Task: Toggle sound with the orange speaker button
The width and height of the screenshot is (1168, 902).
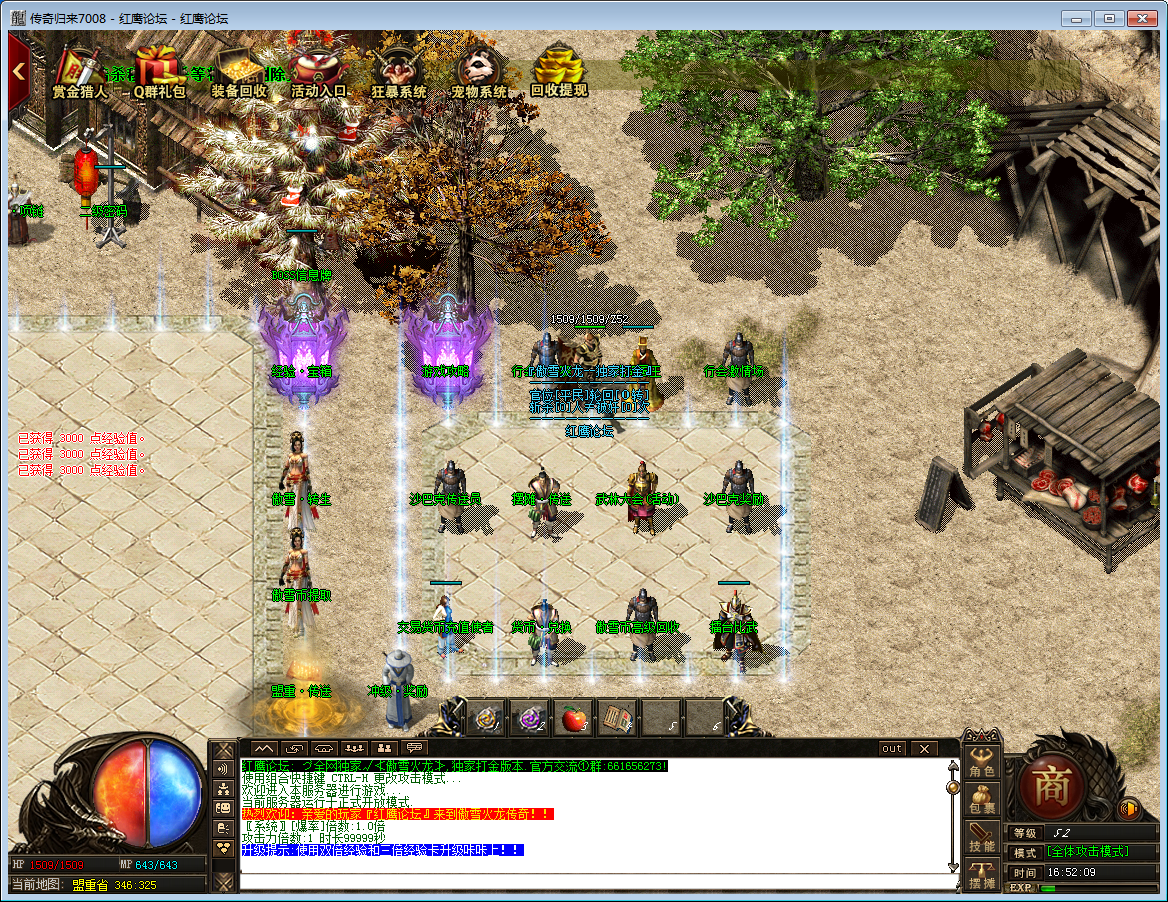Action: 1130,808
